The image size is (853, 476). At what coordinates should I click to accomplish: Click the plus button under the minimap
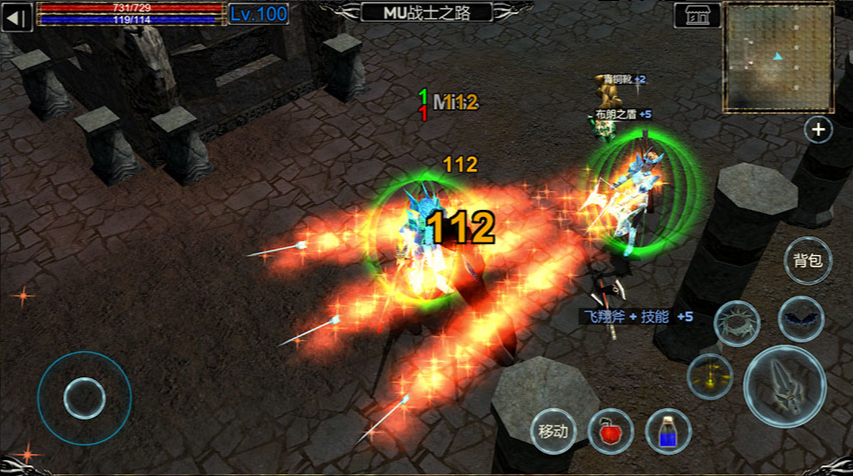point(819,129)
